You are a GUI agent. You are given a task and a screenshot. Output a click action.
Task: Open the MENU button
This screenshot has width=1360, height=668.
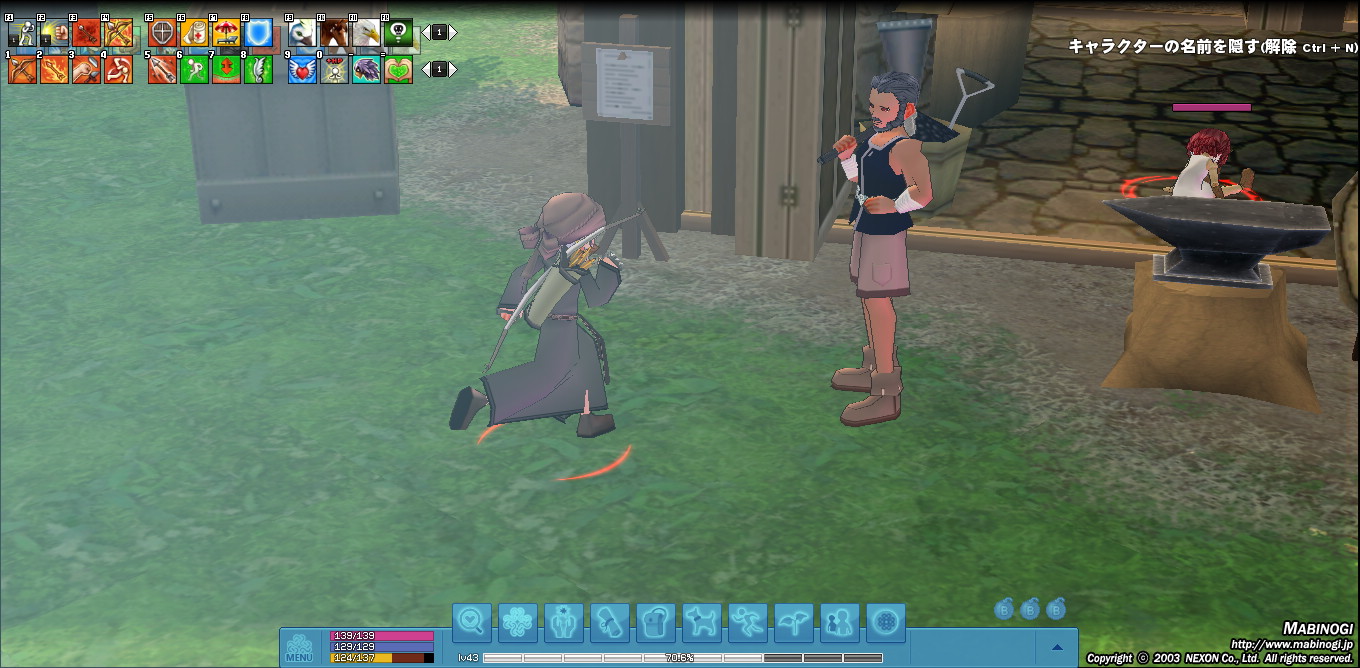click(x=299, y=648)
